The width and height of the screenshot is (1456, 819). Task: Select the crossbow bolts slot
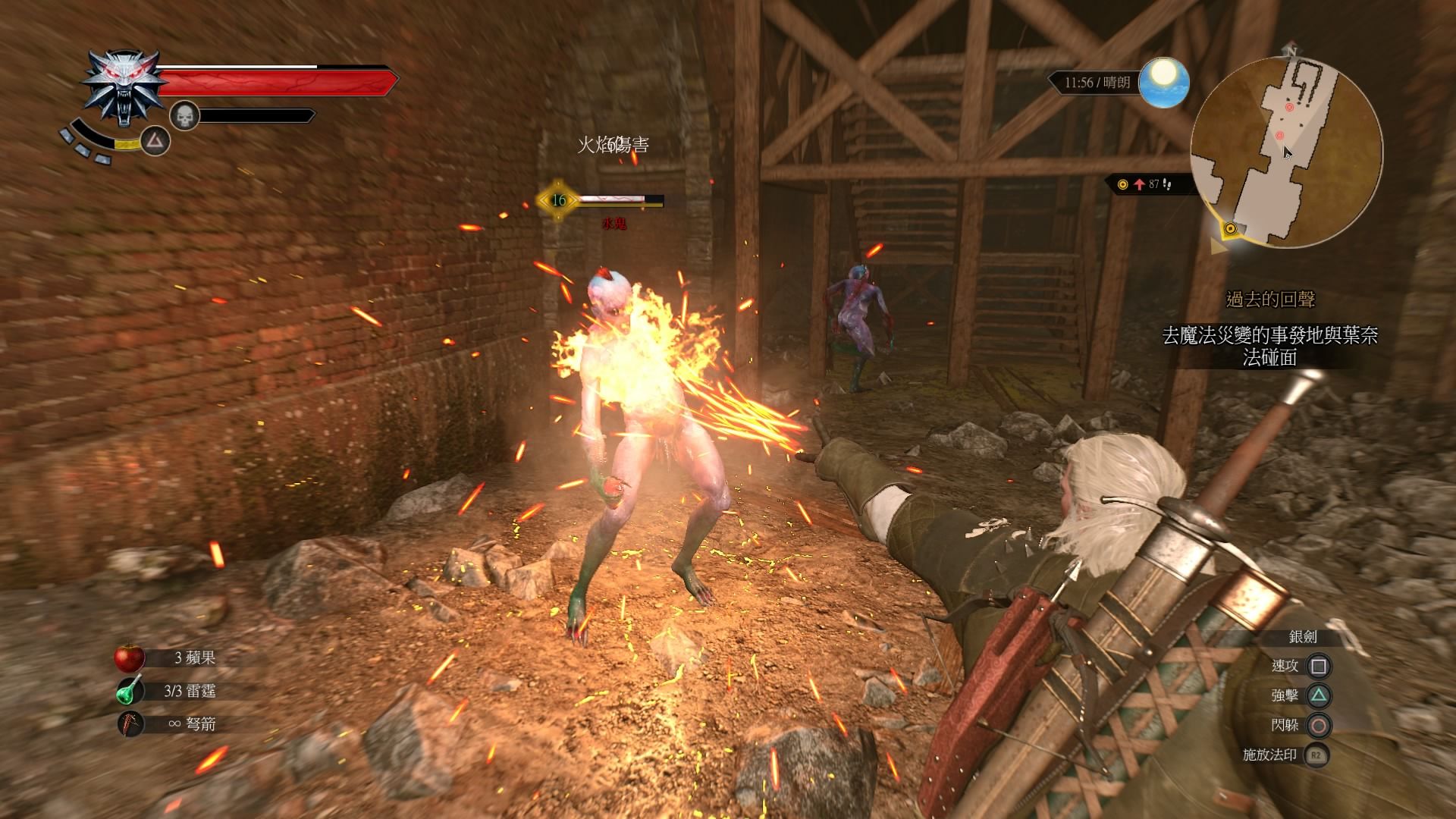130,724
